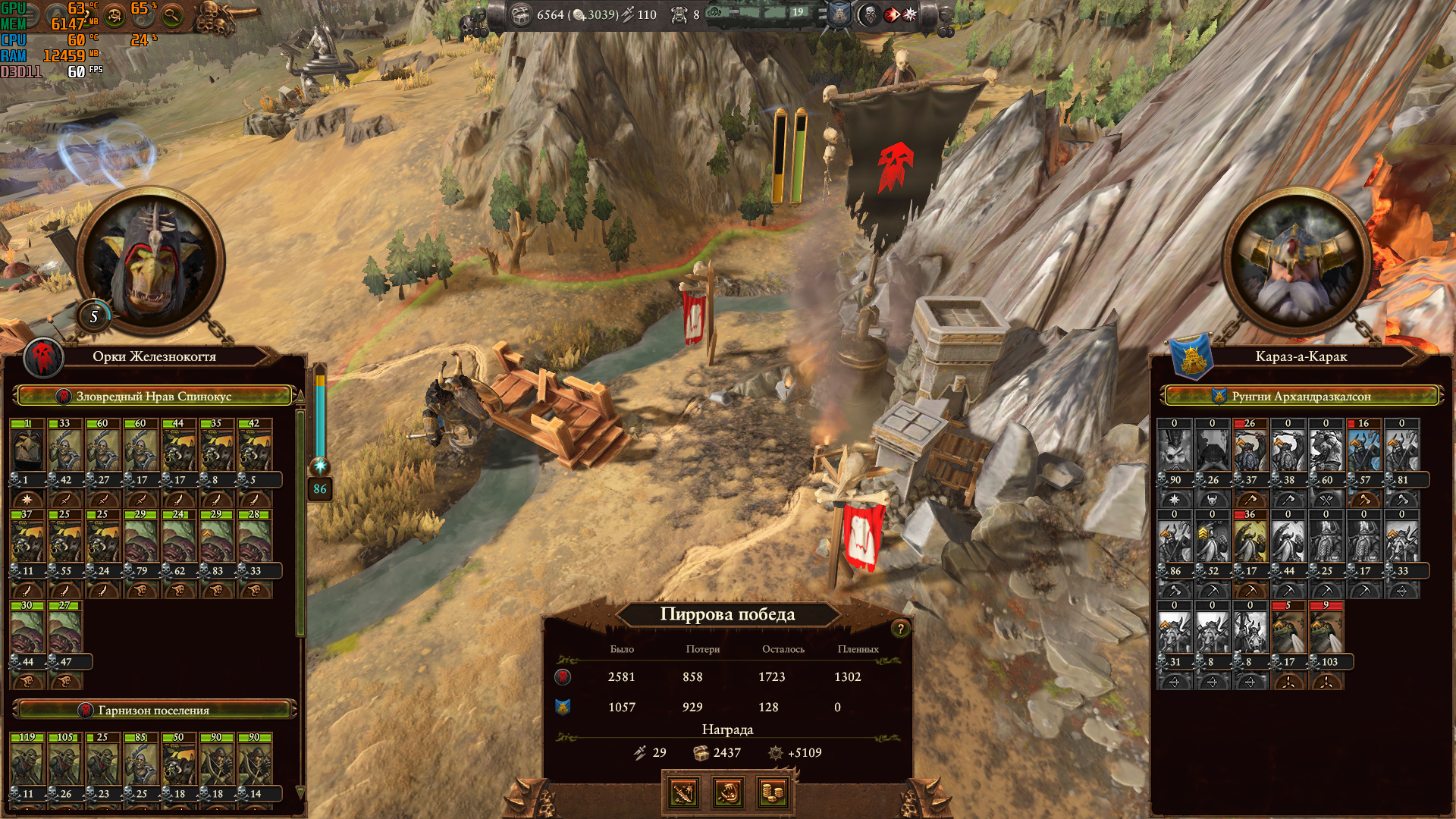The width and height of the screenshot is (1456, 819).
Task: Select the 'Зловредный Нрав Спинокус' army header
Action: click(x=154, y=396)
